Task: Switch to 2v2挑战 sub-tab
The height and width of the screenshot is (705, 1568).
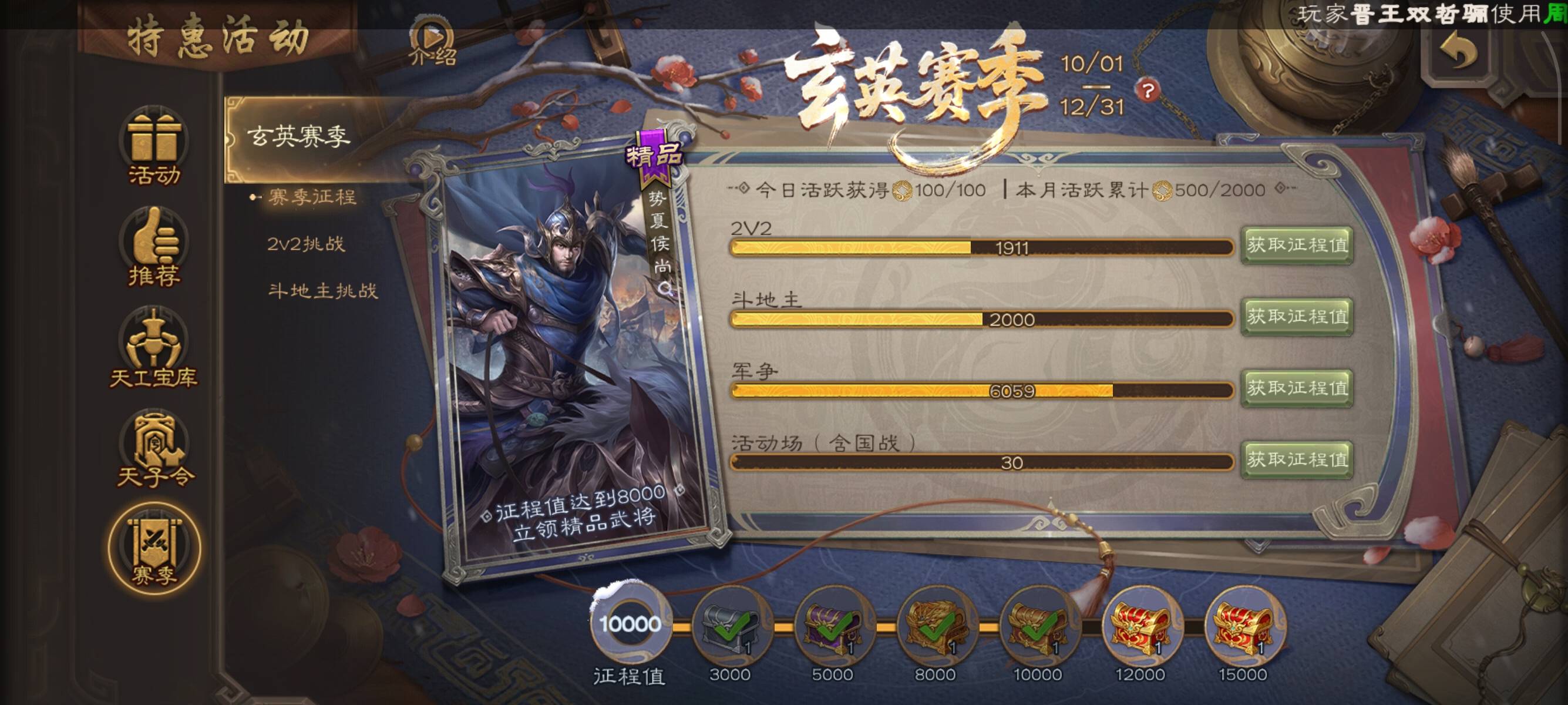Action: coord(305,244)
